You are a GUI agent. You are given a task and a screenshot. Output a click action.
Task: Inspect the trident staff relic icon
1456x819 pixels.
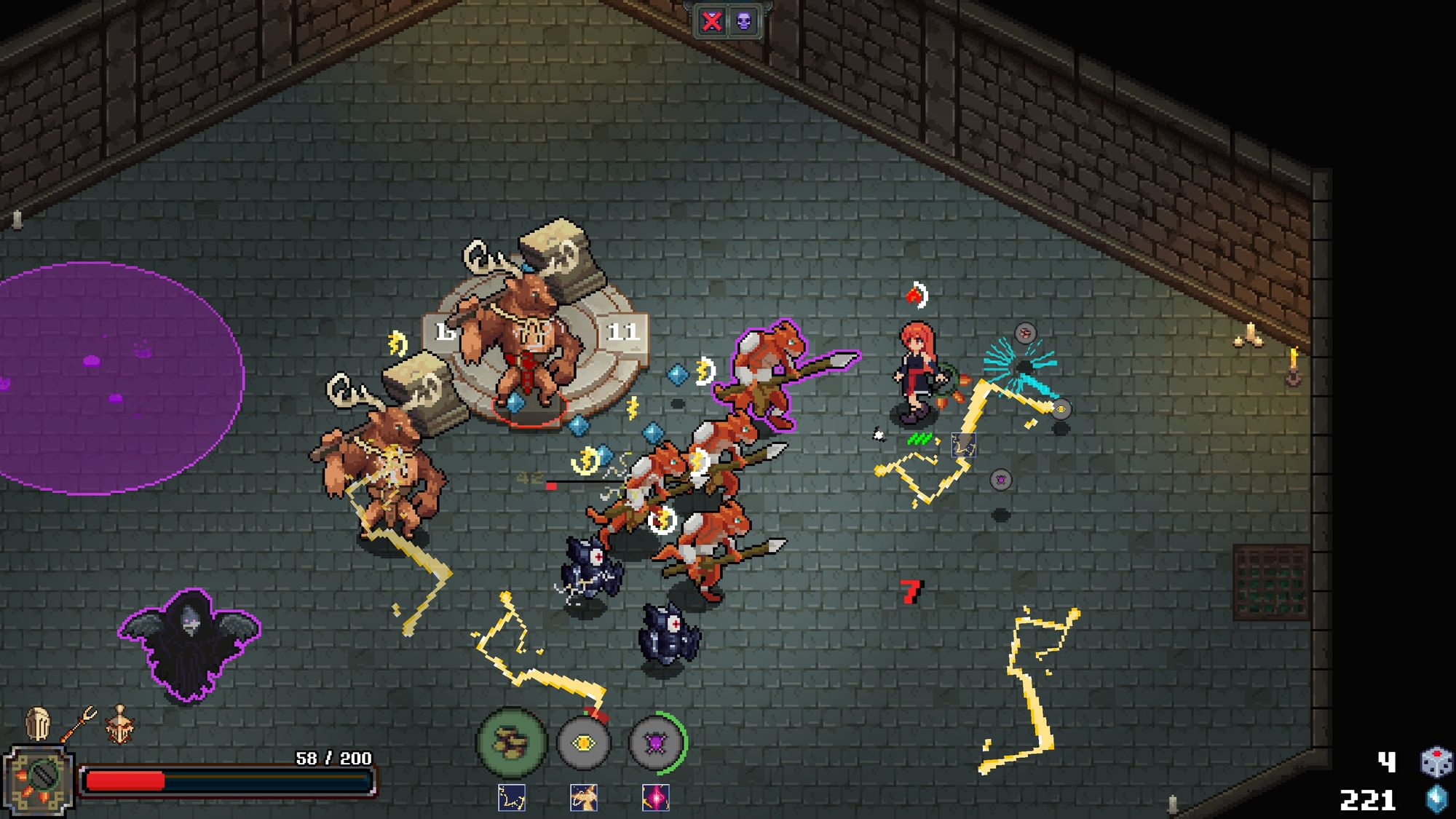(x=79, y=724)
